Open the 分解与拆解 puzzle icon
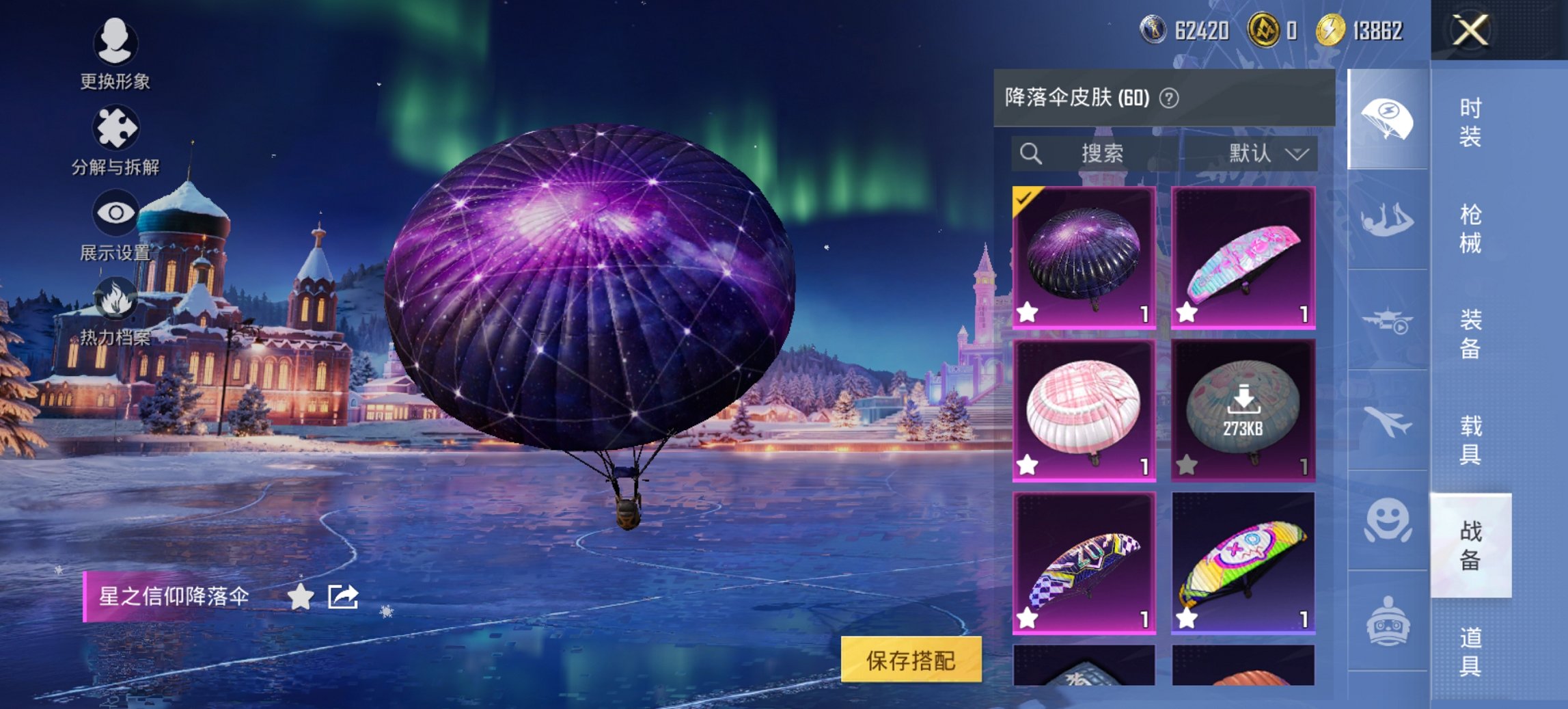This screenshot has height=709, width=1568. [116, 127]
